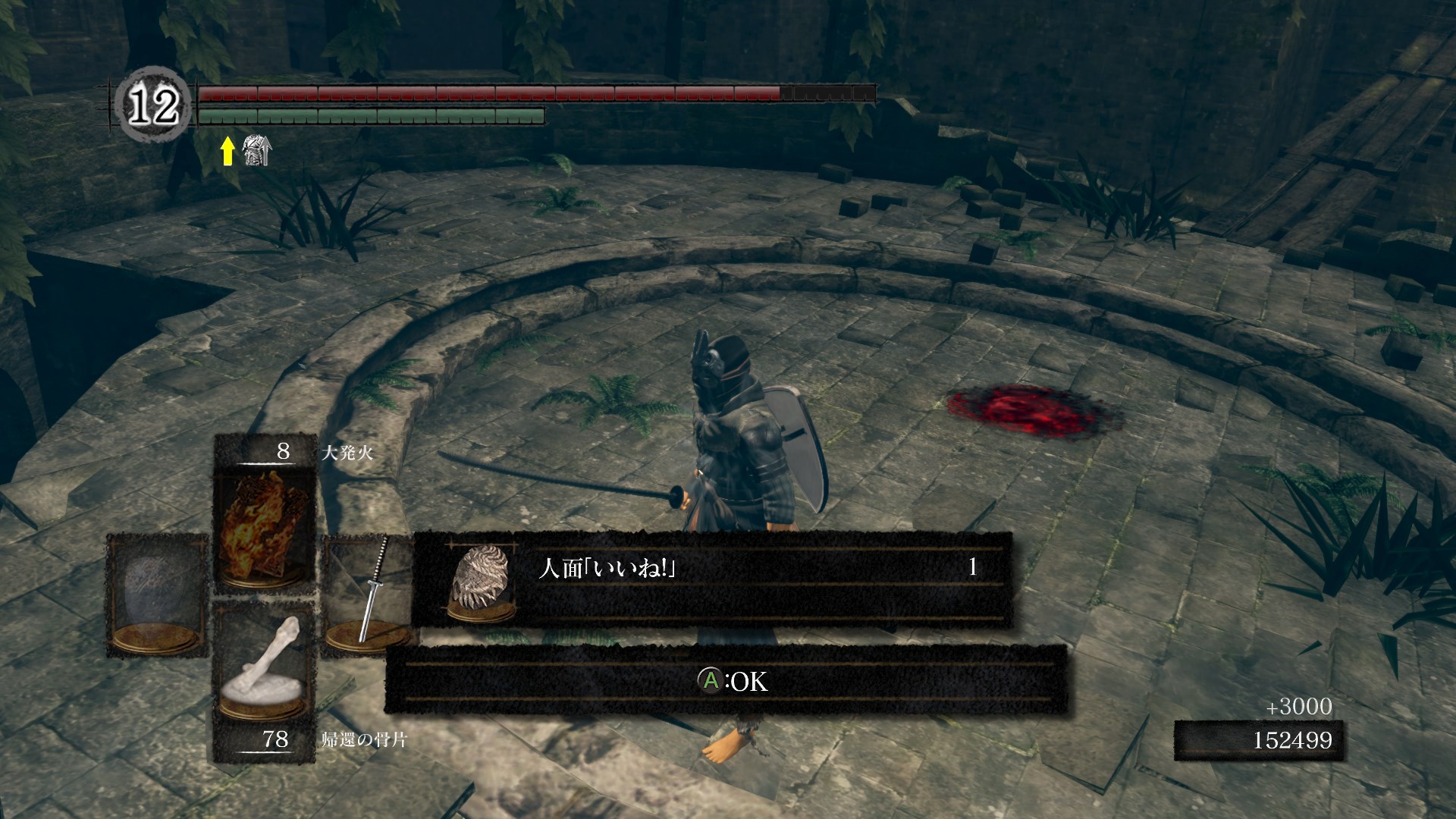Select the acquired mask item row
Screen dimensions: 1456x819
pos(711,579)
